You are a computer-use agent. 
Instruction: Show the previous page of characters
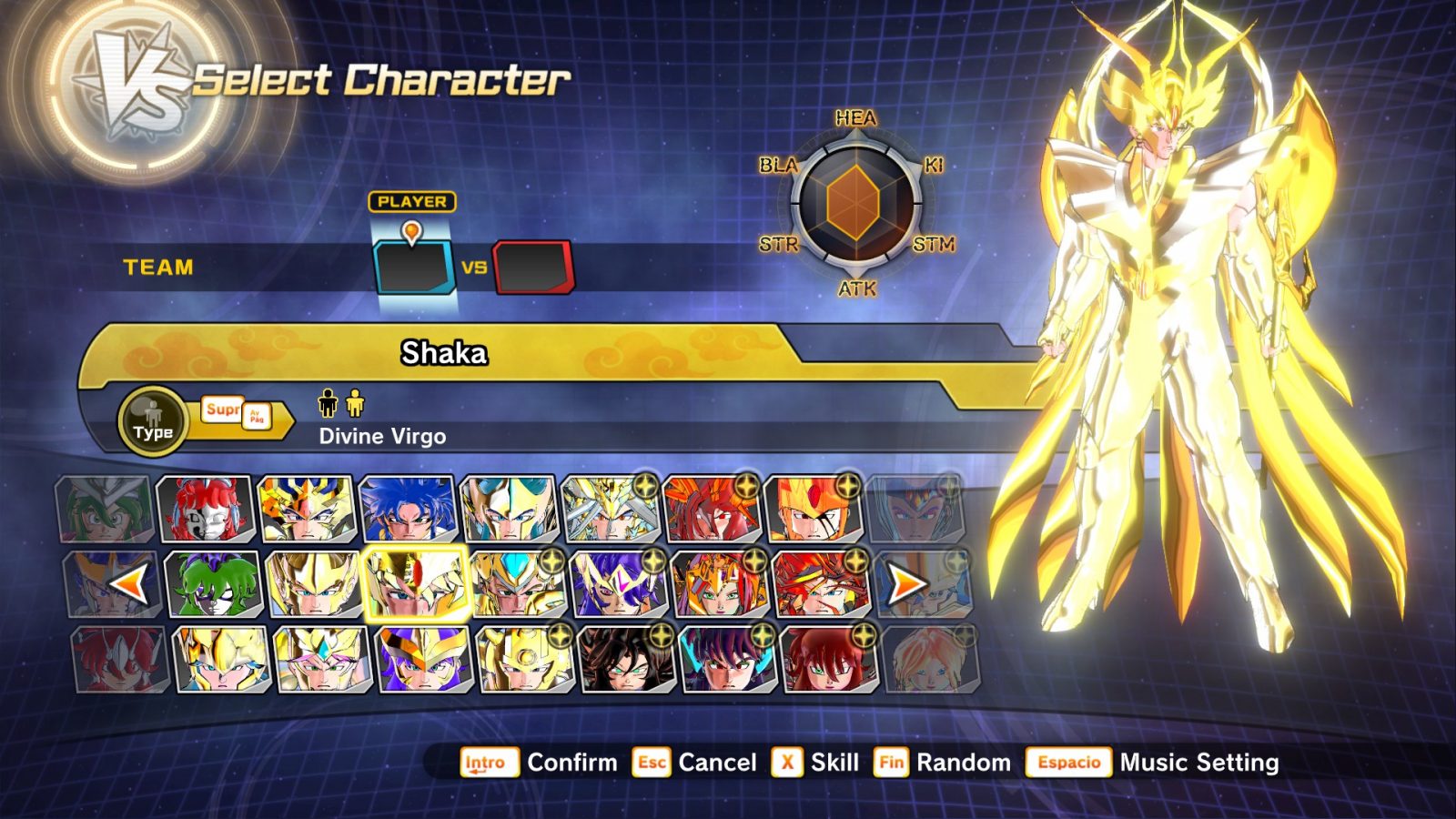(x=129, y=584)
